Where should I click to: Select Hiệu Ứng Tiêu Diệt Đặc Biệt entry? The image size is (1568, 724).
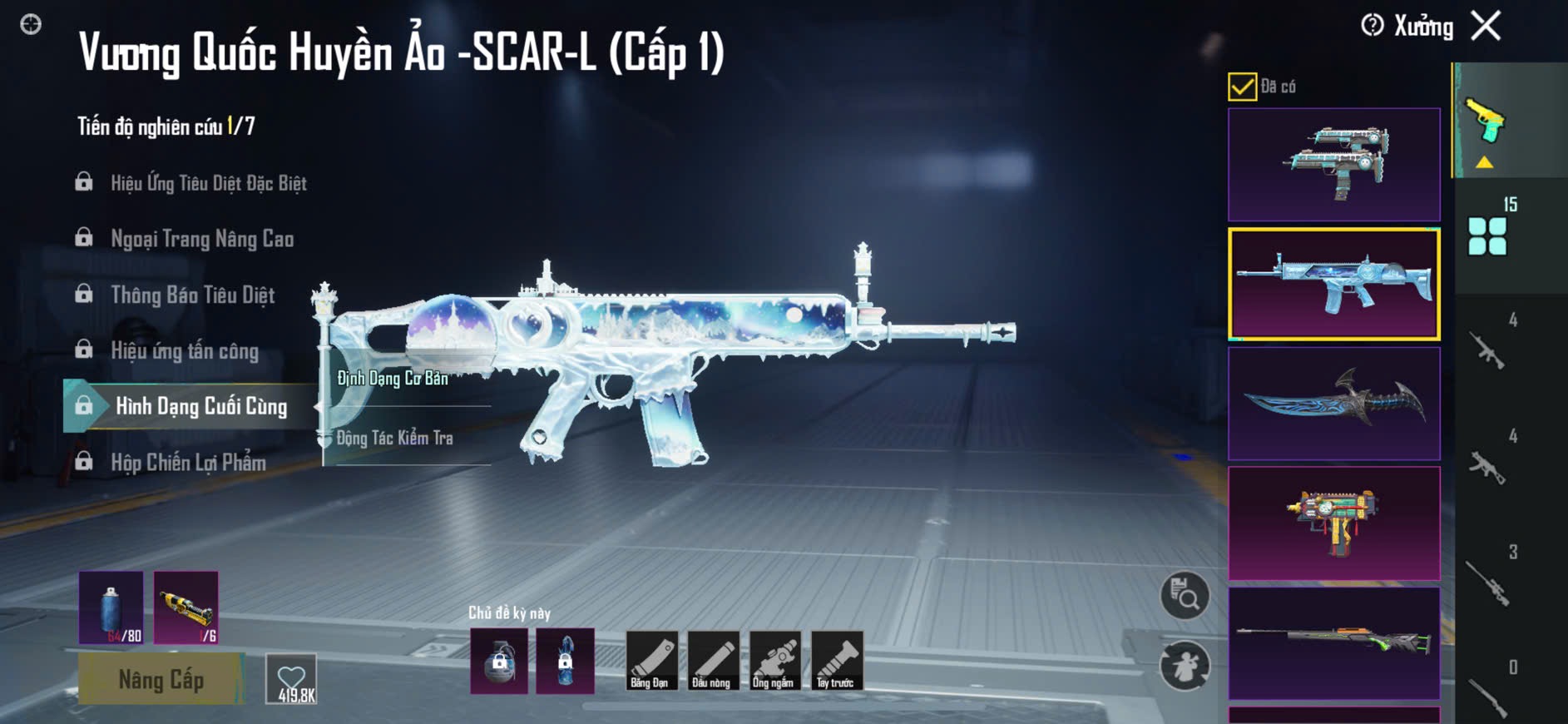tap(208, 183)
